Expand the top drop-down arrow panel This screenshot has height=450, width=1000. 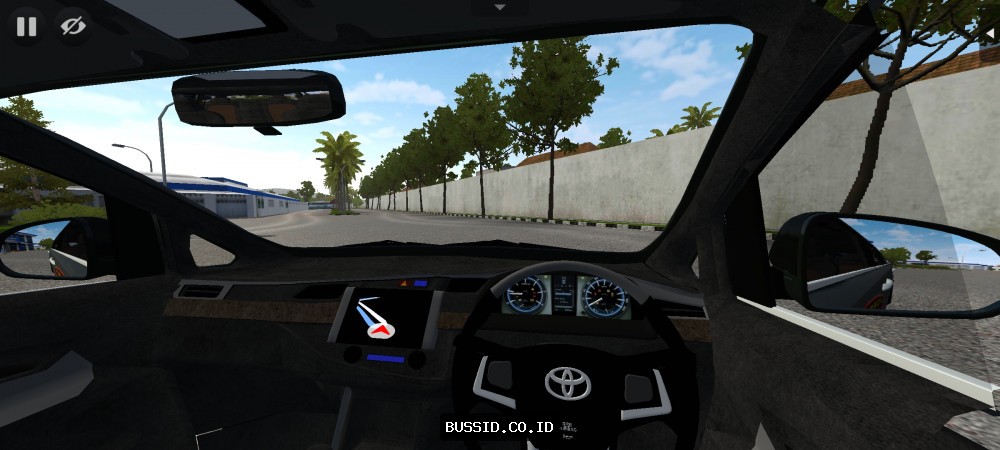point(499,7)
